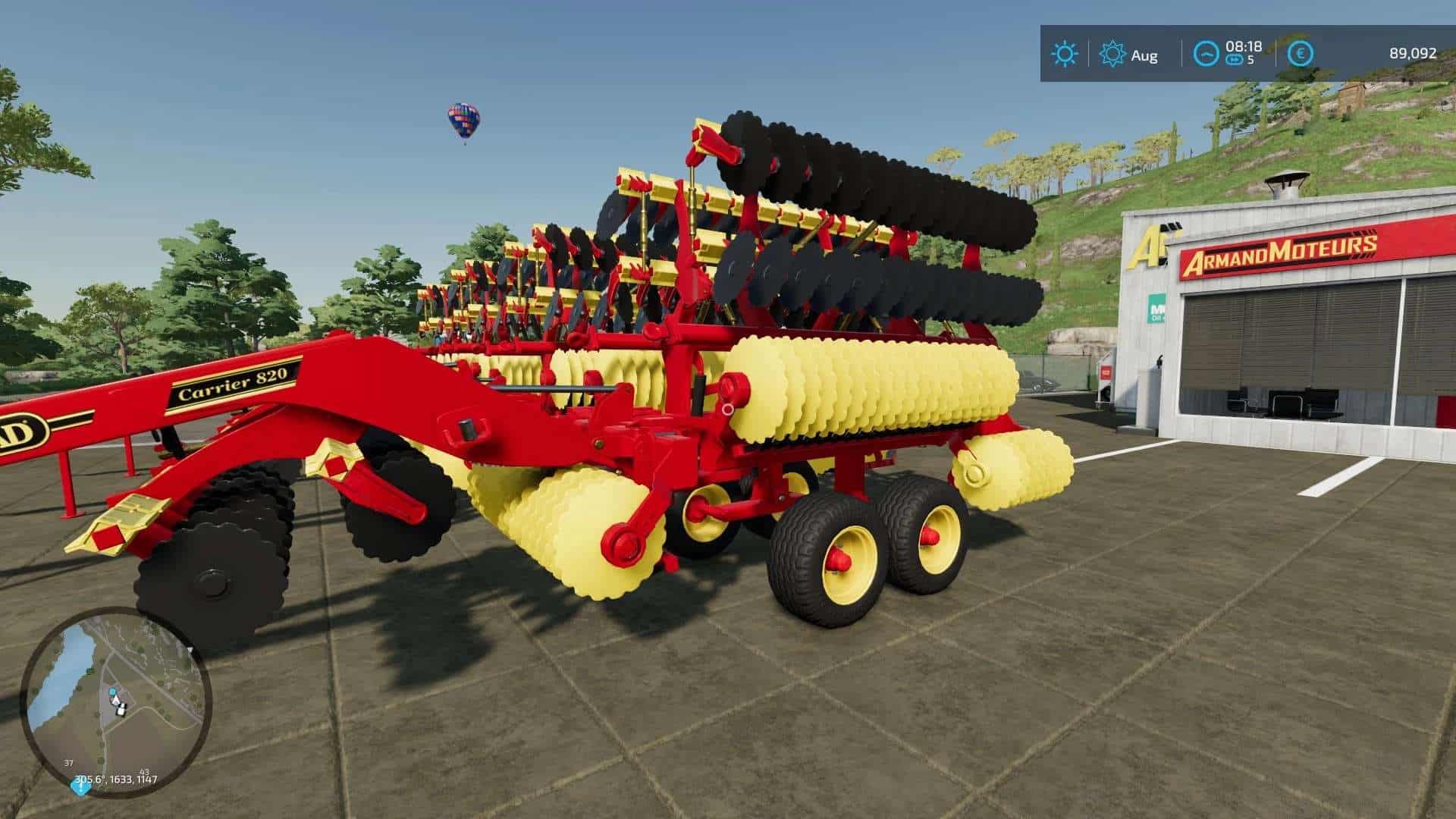Click the fast-forward time scale icon
The width and height of the screenshot is (1456, 819).
[1235, 60]
